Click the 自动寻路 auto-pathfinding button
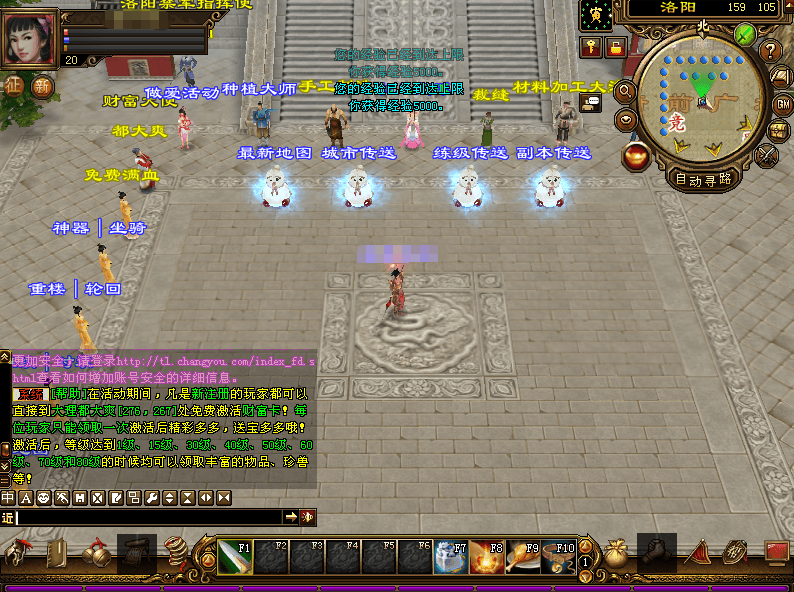The height and width of the screenshot is (592, 794). 704,180
